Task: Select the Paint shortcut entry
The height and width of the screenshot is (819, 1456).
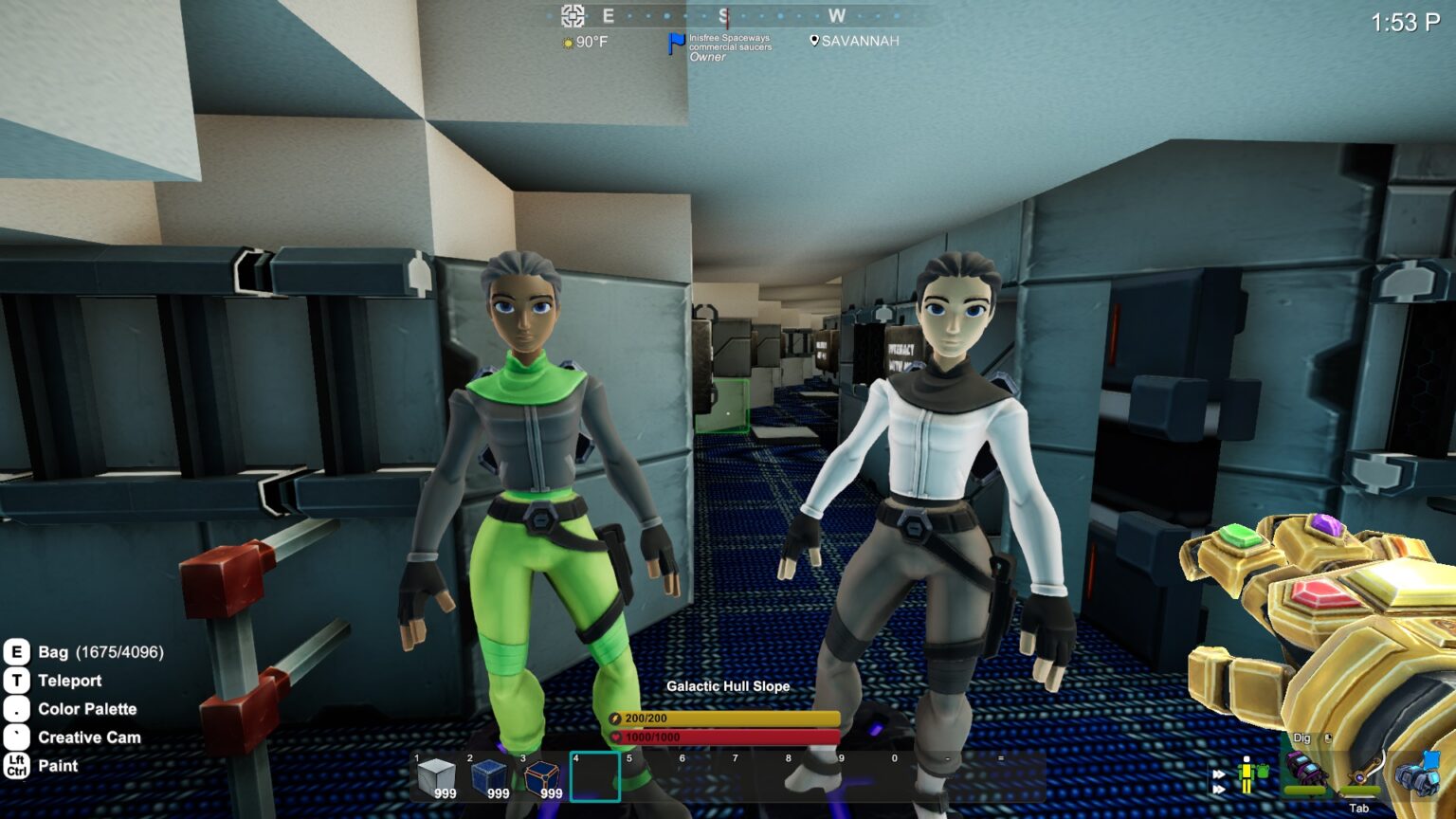Action: pos(58,766)
